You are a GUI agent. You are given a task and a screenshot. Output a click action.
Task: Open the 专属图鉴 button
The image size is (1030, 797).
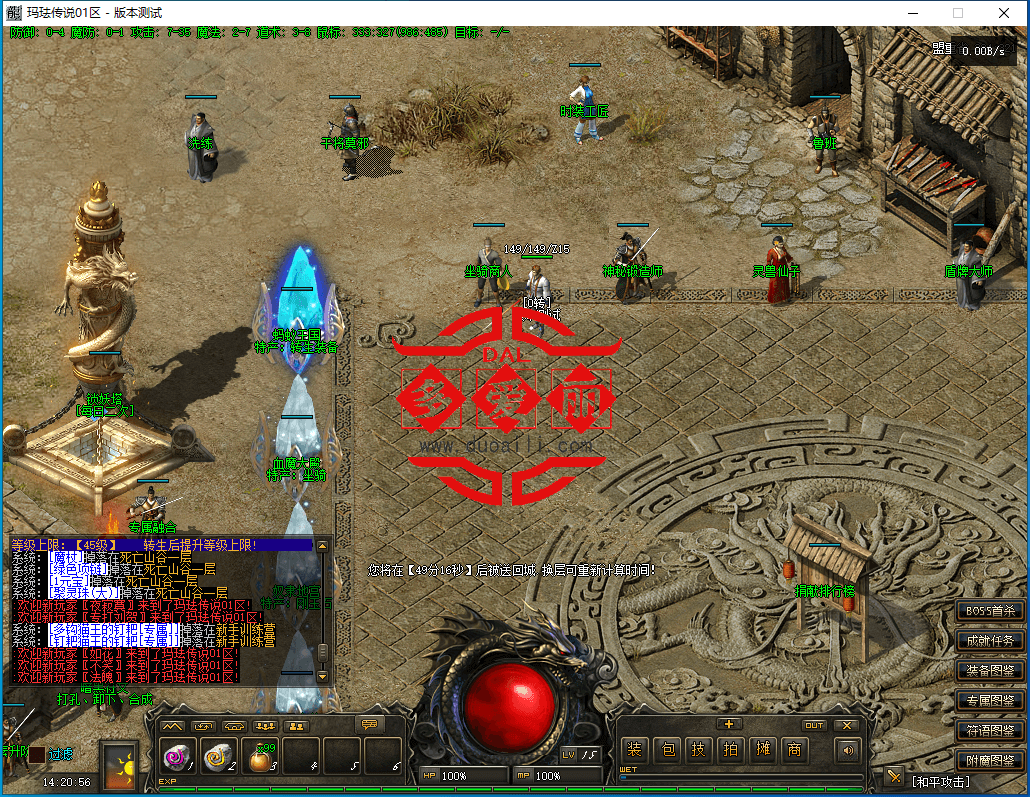click(990, 700)
